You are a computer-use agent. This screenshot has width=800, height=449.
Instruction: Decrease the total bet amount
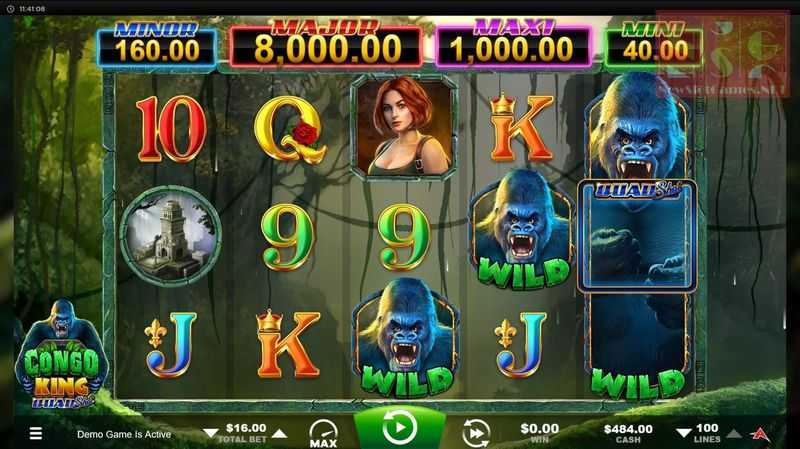[210, 434]
